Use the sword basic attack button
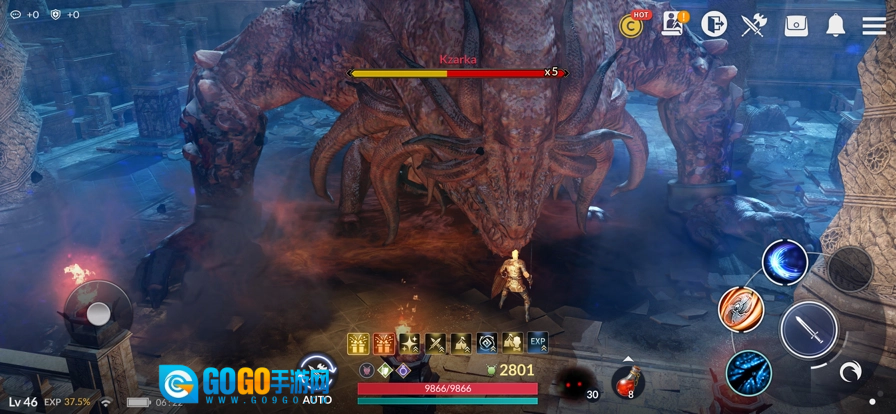896x414 pixels. click(808, 330)
